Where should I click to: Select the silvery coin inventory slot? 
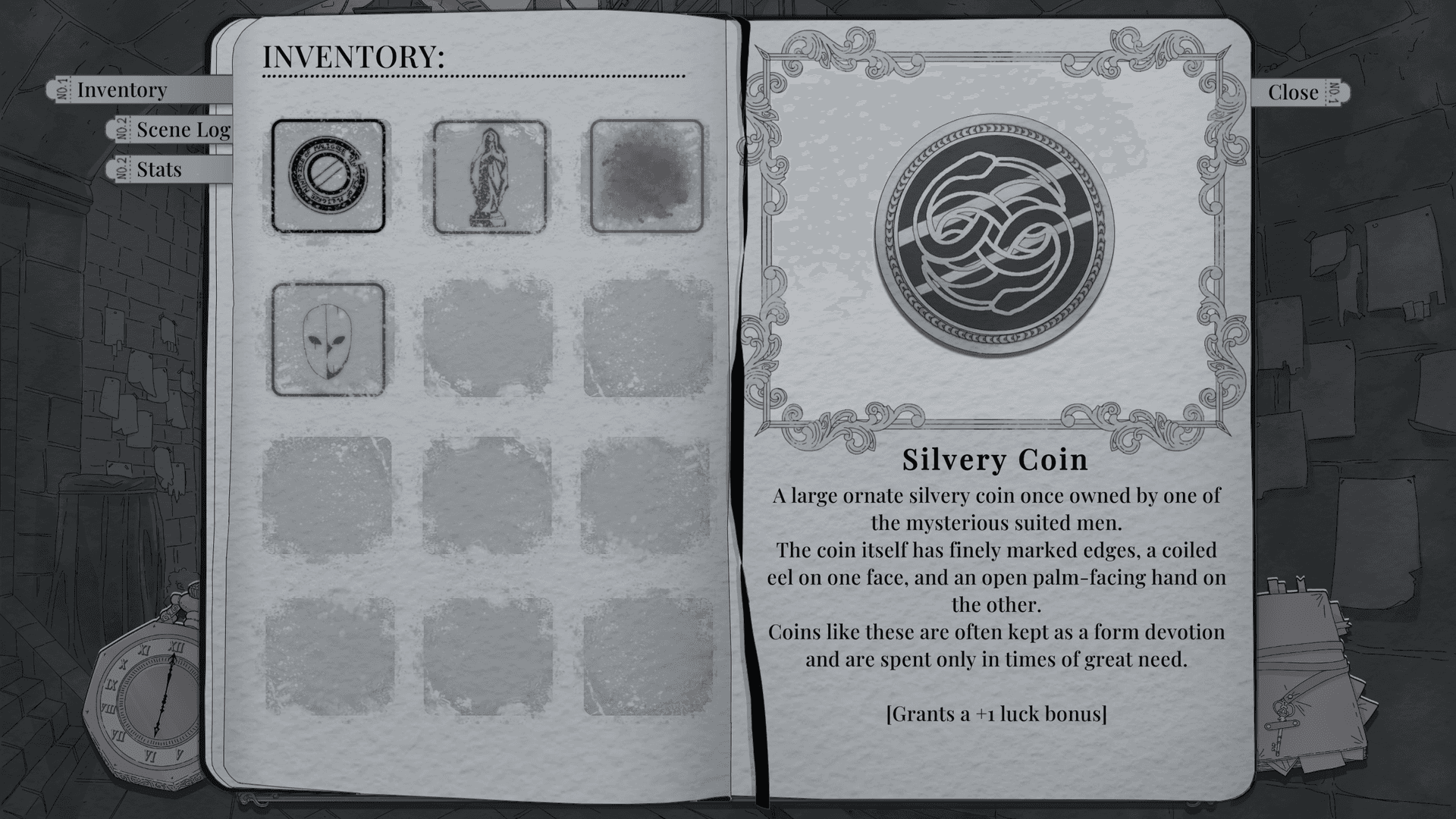328,176
